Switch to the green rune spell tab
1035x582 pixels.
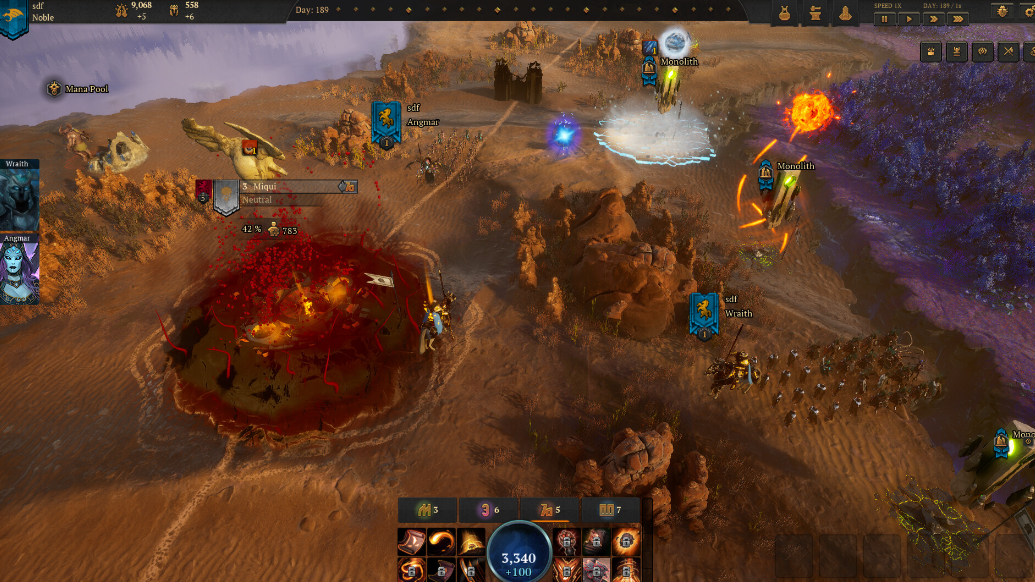(x=423, y=511)
